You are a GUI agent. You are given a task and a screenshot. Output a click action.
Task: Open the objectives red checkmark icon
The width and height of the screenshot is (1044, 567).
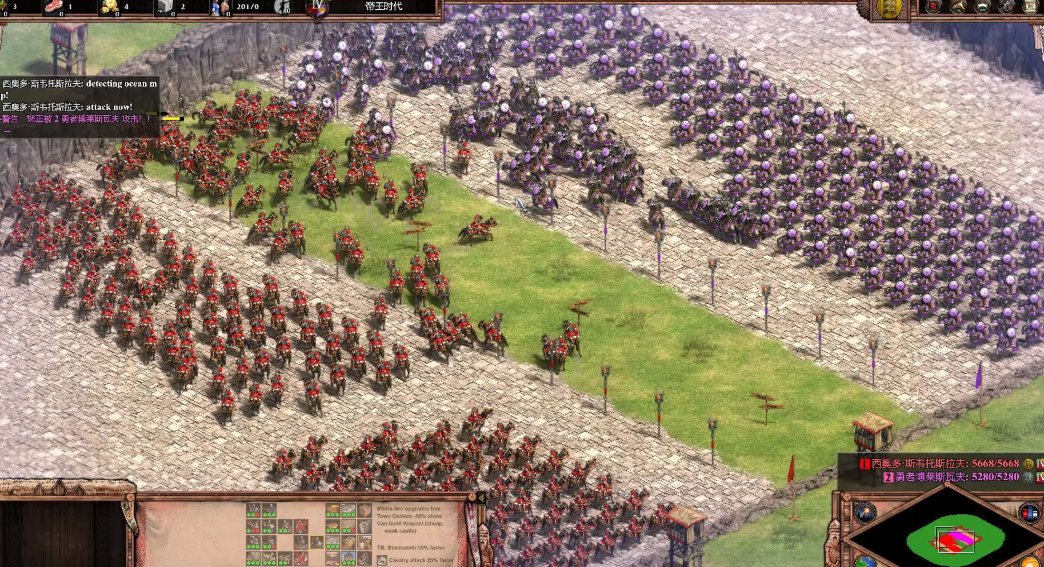pos(931,6)
